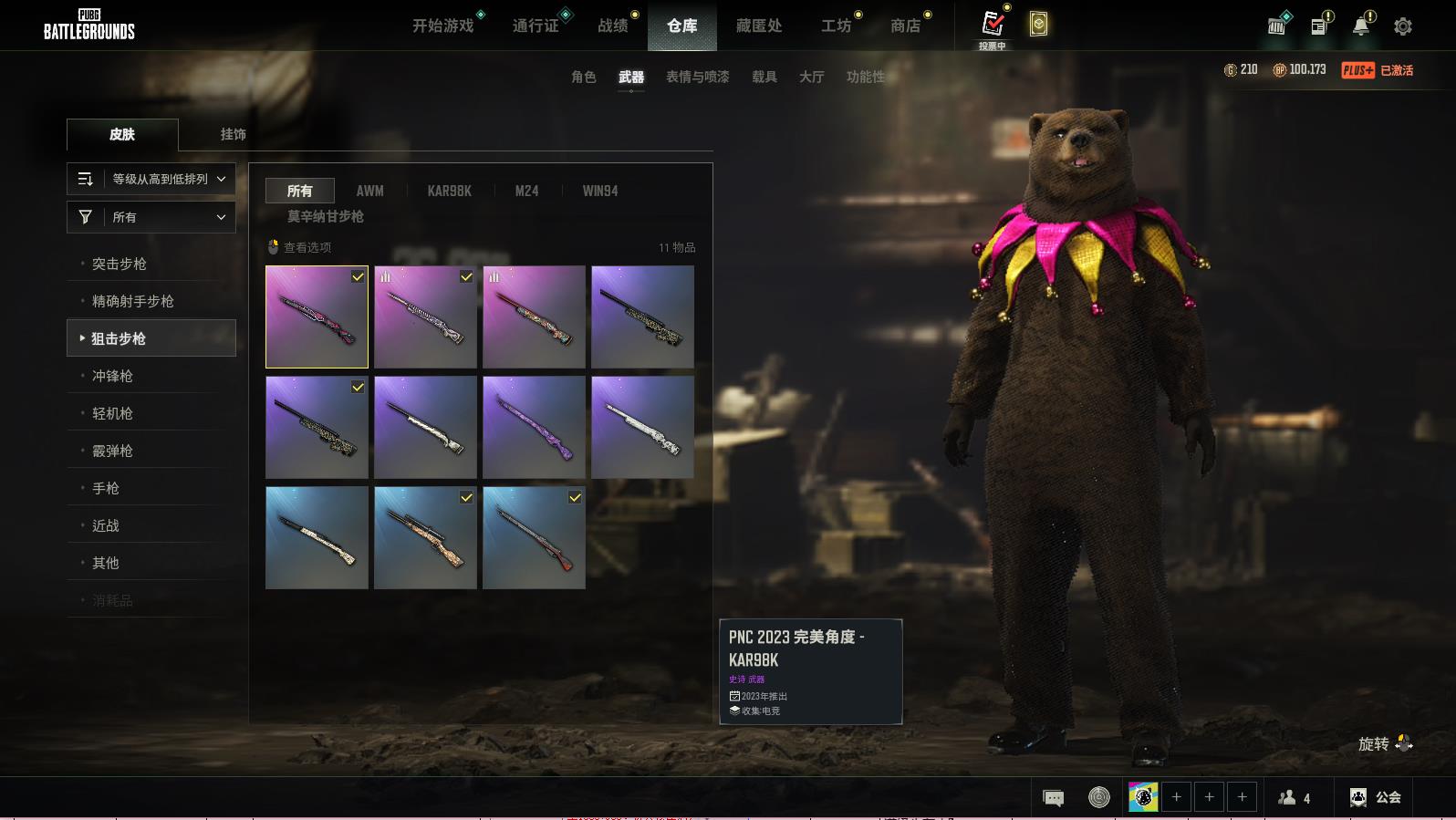
Task: Open the 载具 vehicles tab
Action: (x=764, y=77)
